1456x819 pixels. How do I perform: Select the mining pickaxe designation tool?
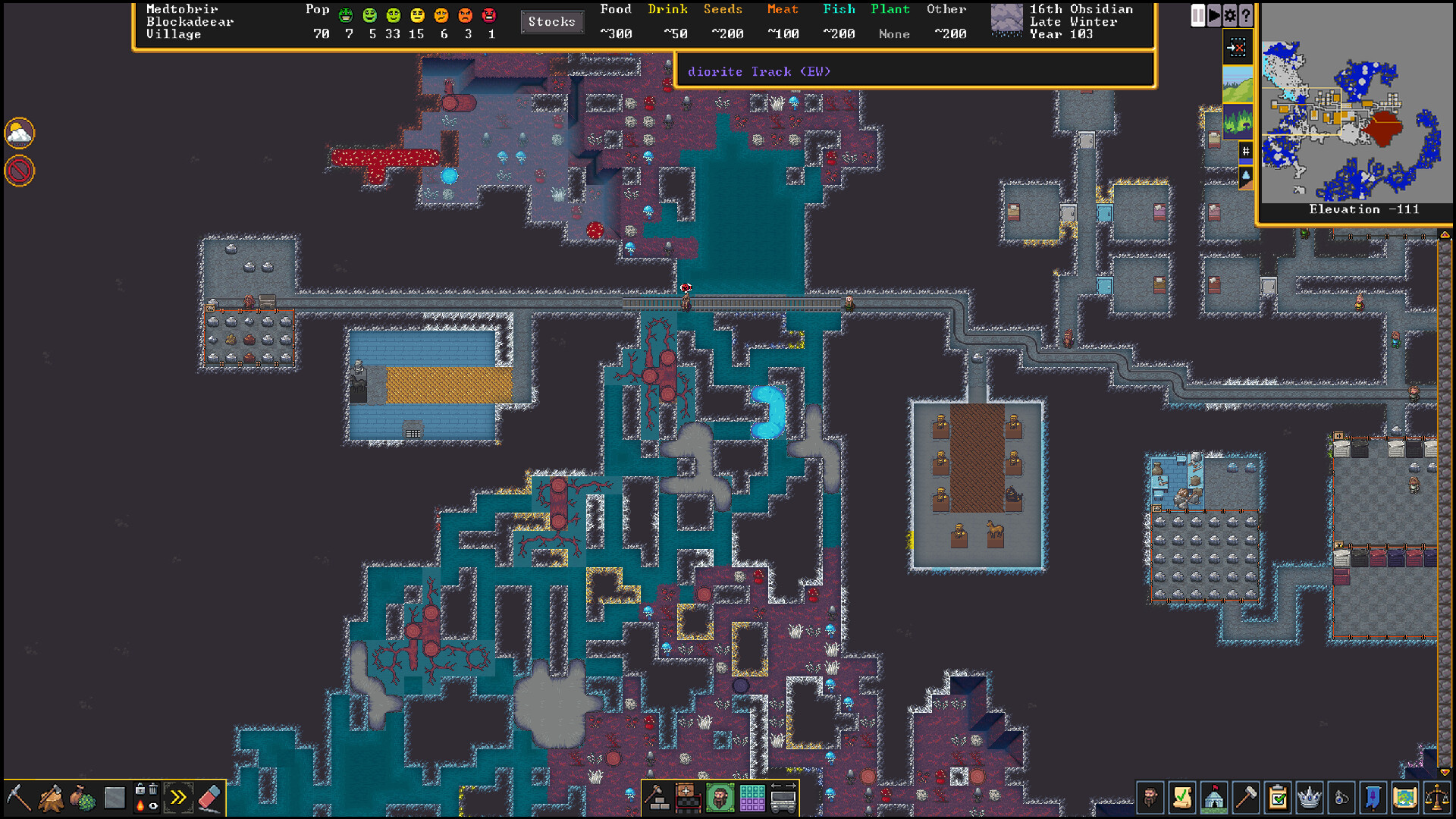pyautogui.click(x=19, y=798)
